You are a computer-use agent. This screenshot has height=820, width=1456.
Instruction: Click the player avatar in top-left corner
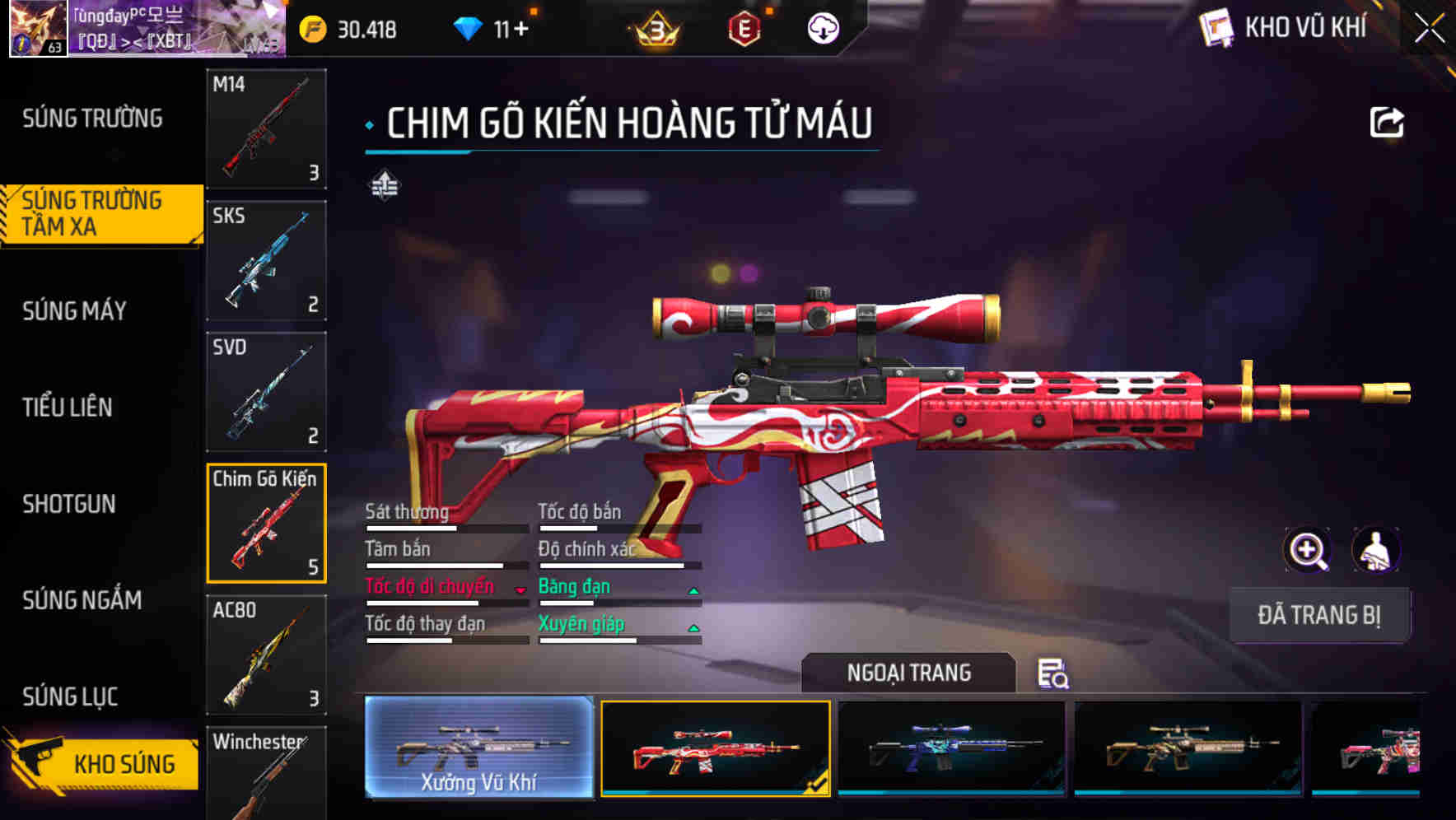tap(39, 30)
